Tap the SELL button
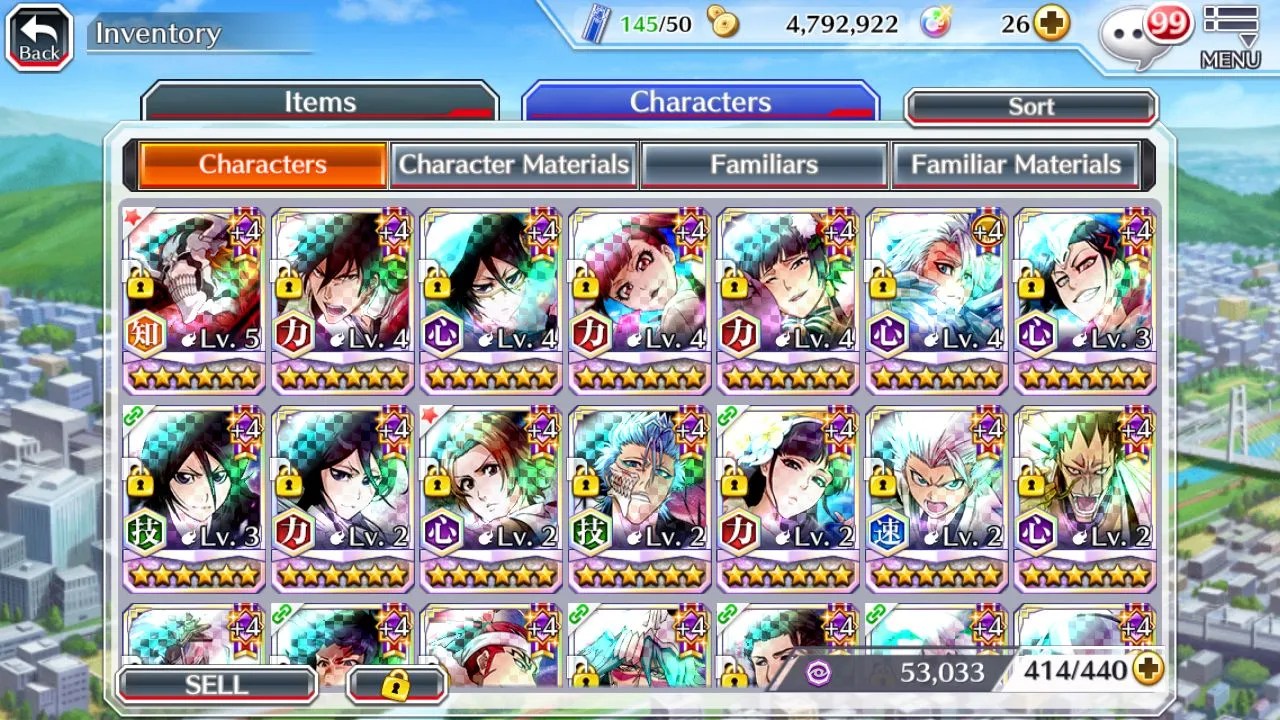Image resolution: width=1280 pixels, height=720 pixels. 216,685
